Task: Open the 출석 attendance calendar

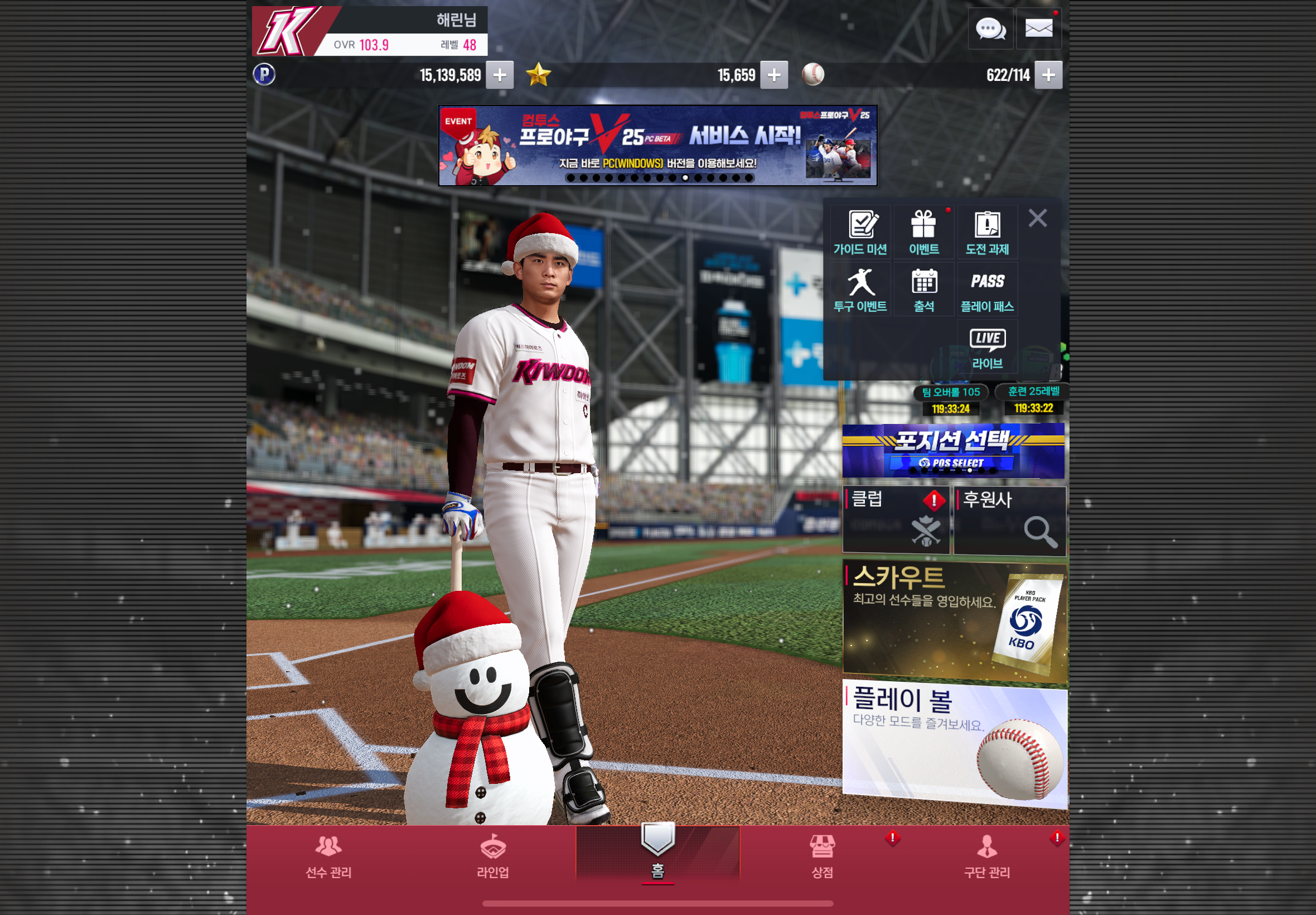Action: (923, 290)
